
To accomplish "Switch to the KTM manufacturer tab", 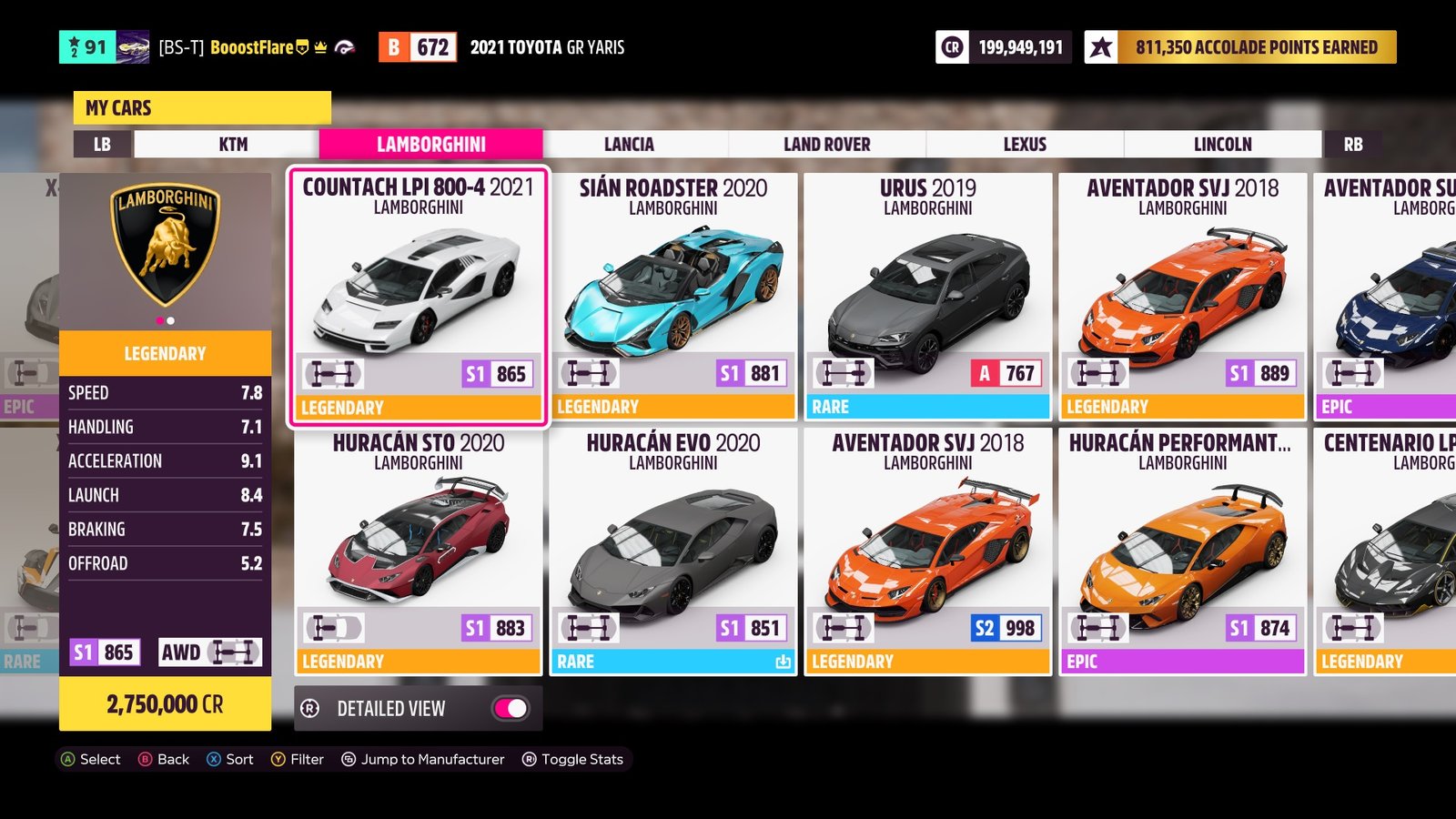I will pyautogui.click(x=233, y=144).
